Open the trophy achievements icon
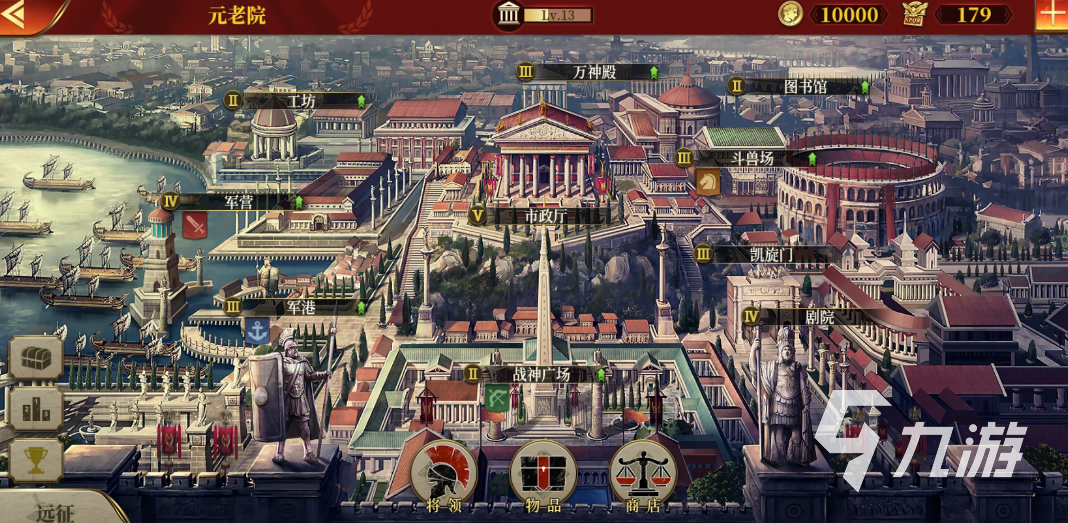Viewport: 1068px width, 523px height. (37, 460)
